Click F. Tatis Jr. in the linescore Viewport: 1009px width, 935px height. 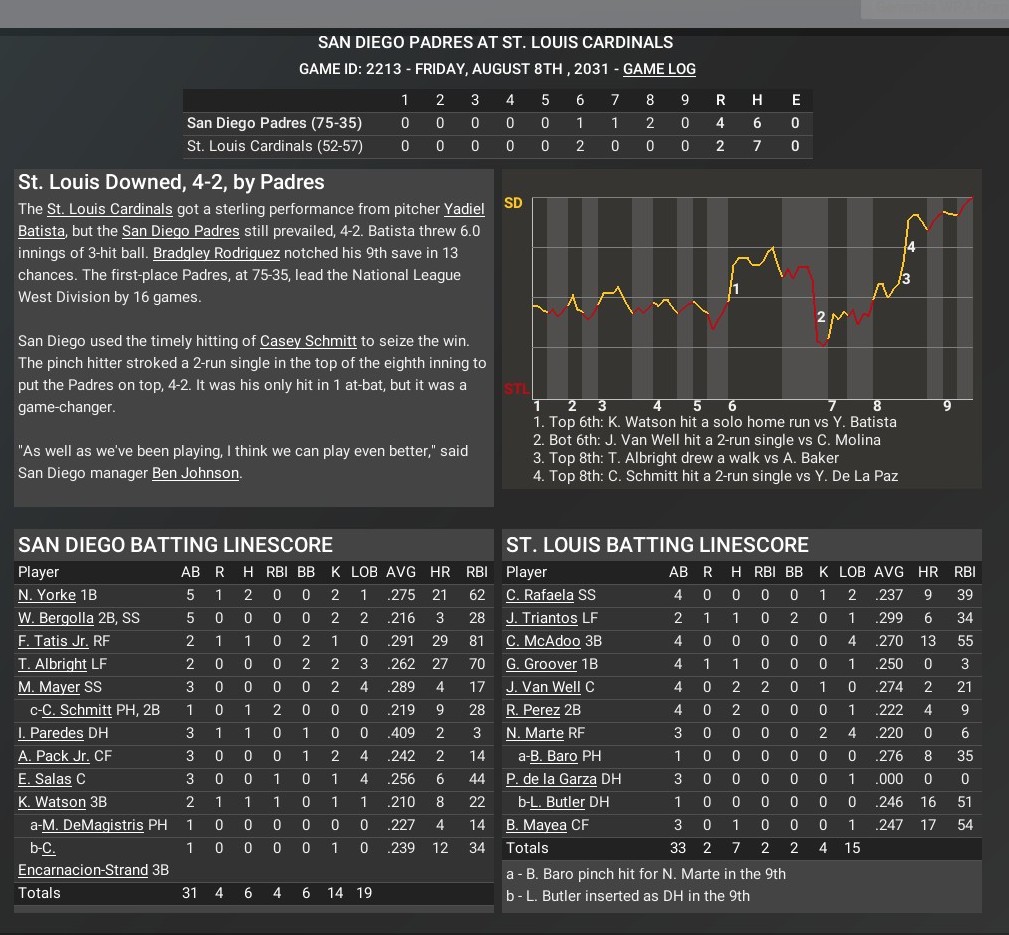click(x=53, y=641)
